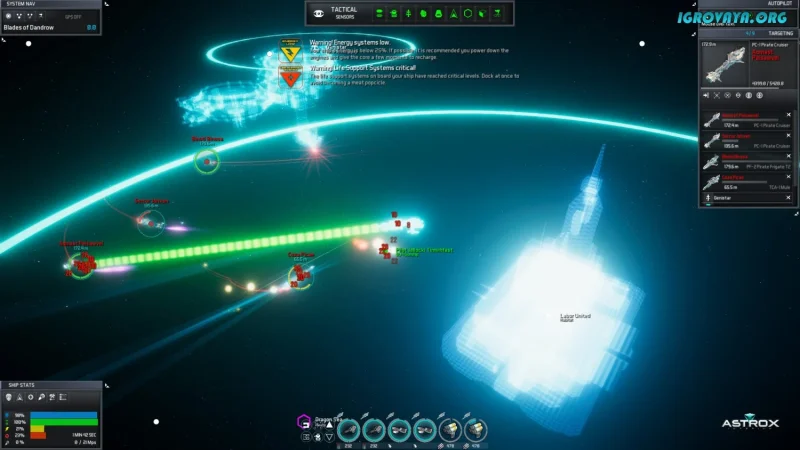
Task: Activate the last circular module slot
Action: click(476, 428)
